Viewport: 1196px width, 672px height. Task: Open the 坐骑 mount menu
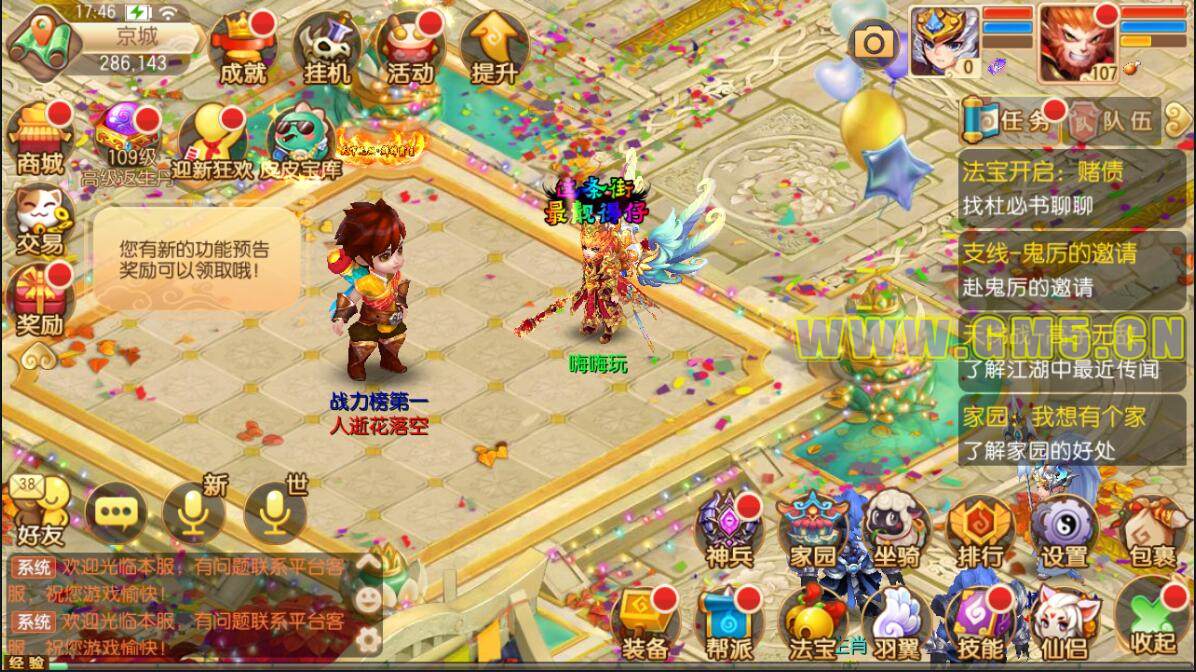895,532
